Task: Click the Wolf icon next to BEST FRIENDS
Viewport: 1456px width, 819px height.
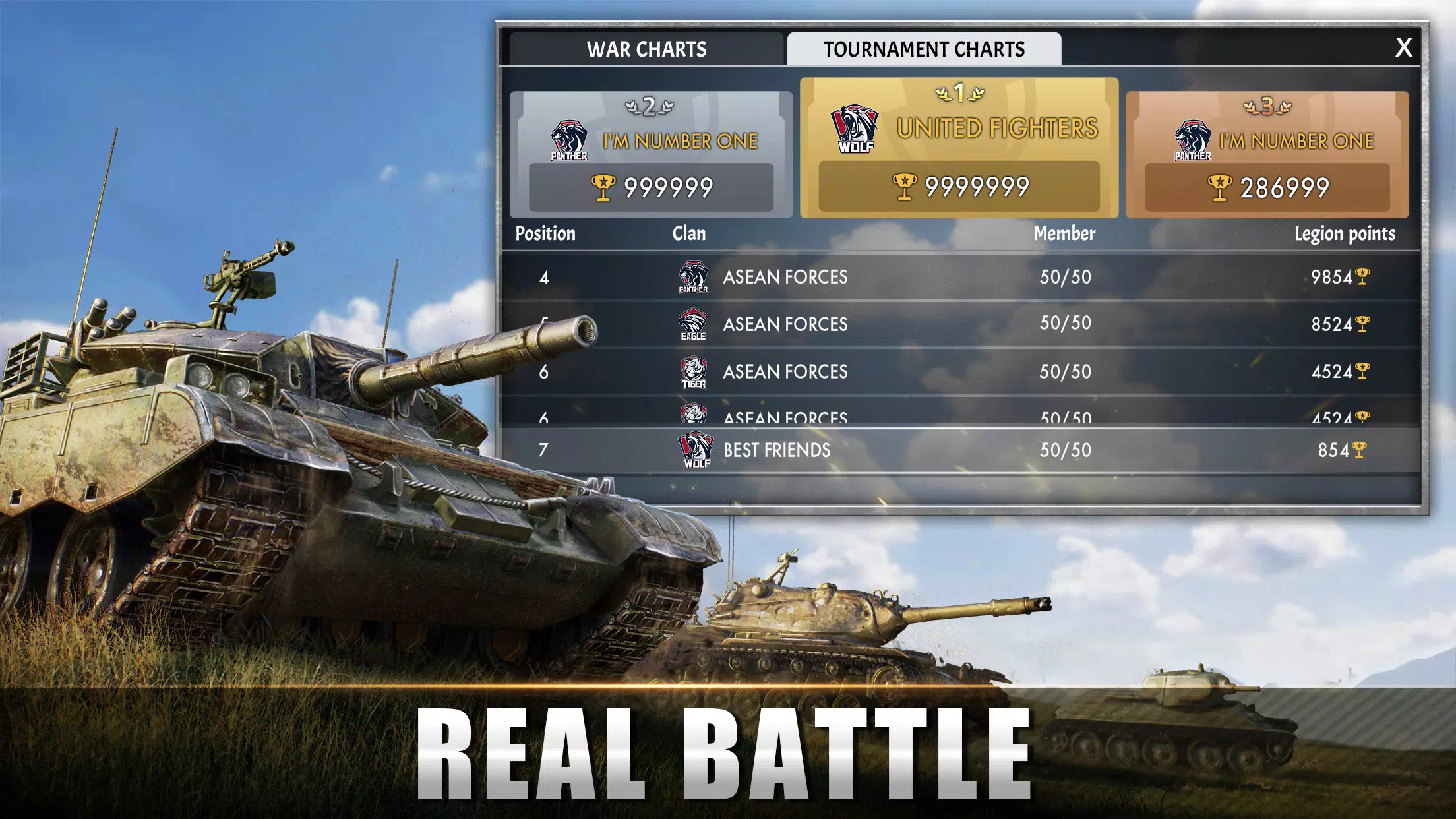Action: [x=694, y=450]
